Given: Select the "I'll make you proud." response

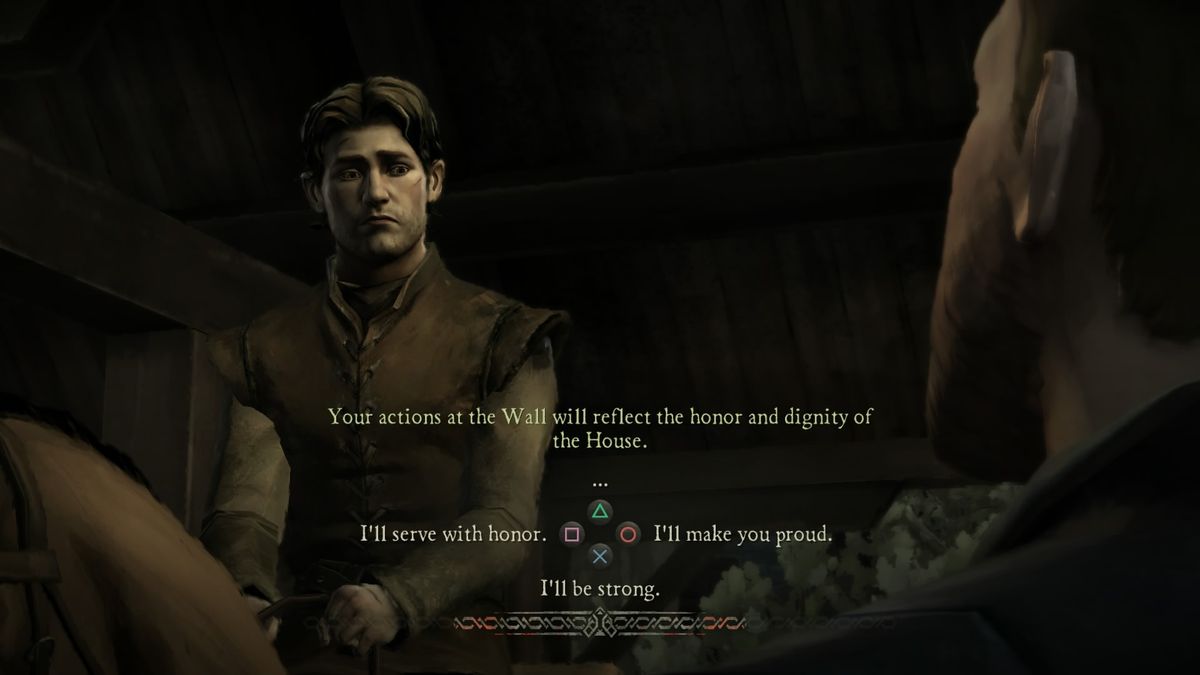Looking at the screenshot, I should 742,535.
